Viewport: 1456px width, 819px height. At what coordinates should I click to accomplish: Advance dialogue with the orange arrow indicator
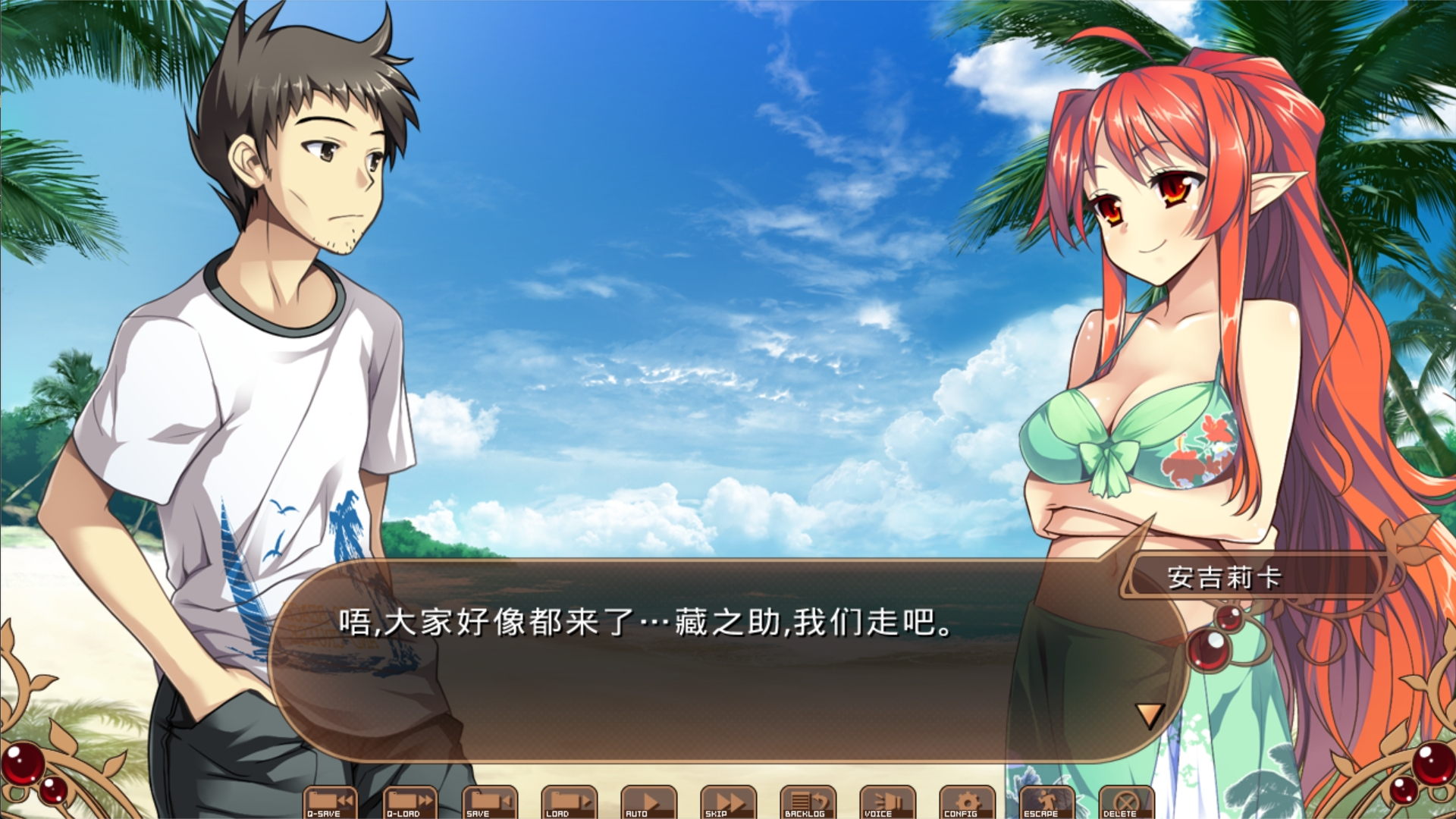1149,715
